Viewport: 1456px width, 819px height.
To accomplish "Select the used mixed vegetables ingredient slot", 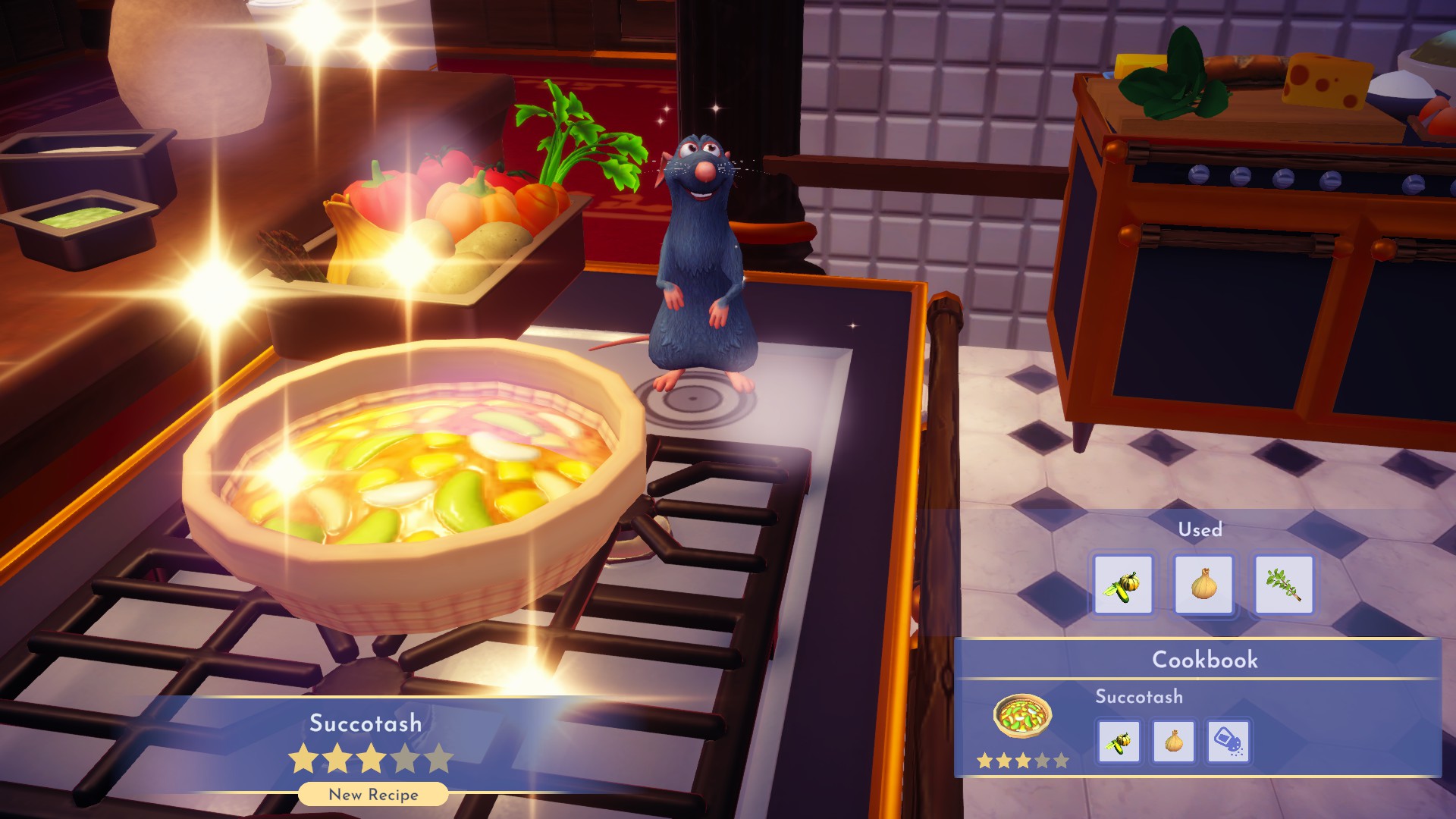I will [x=1123, y=585].
